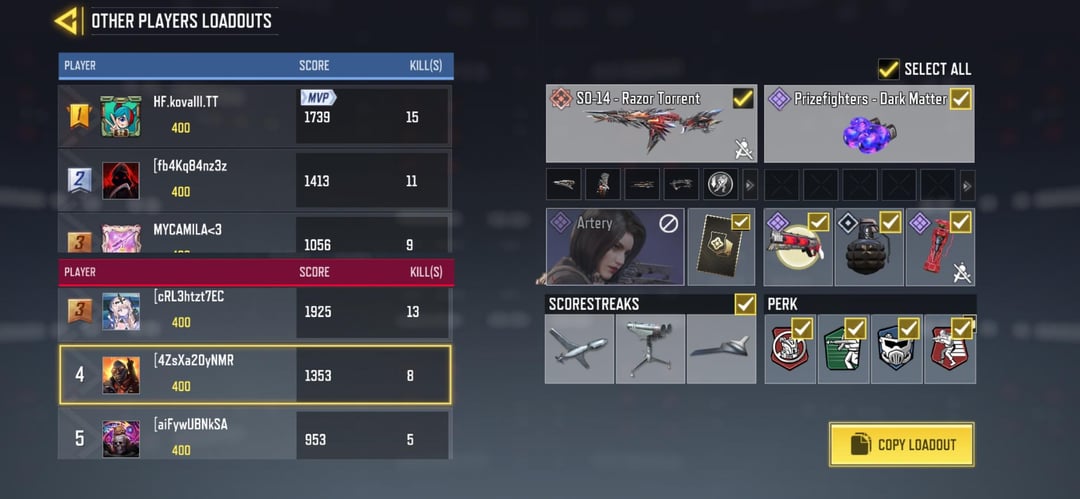Select the stealth drone scorestreak icon
Image resolution: width=1080 pixels, height=499 pixels.
(721, 349)
